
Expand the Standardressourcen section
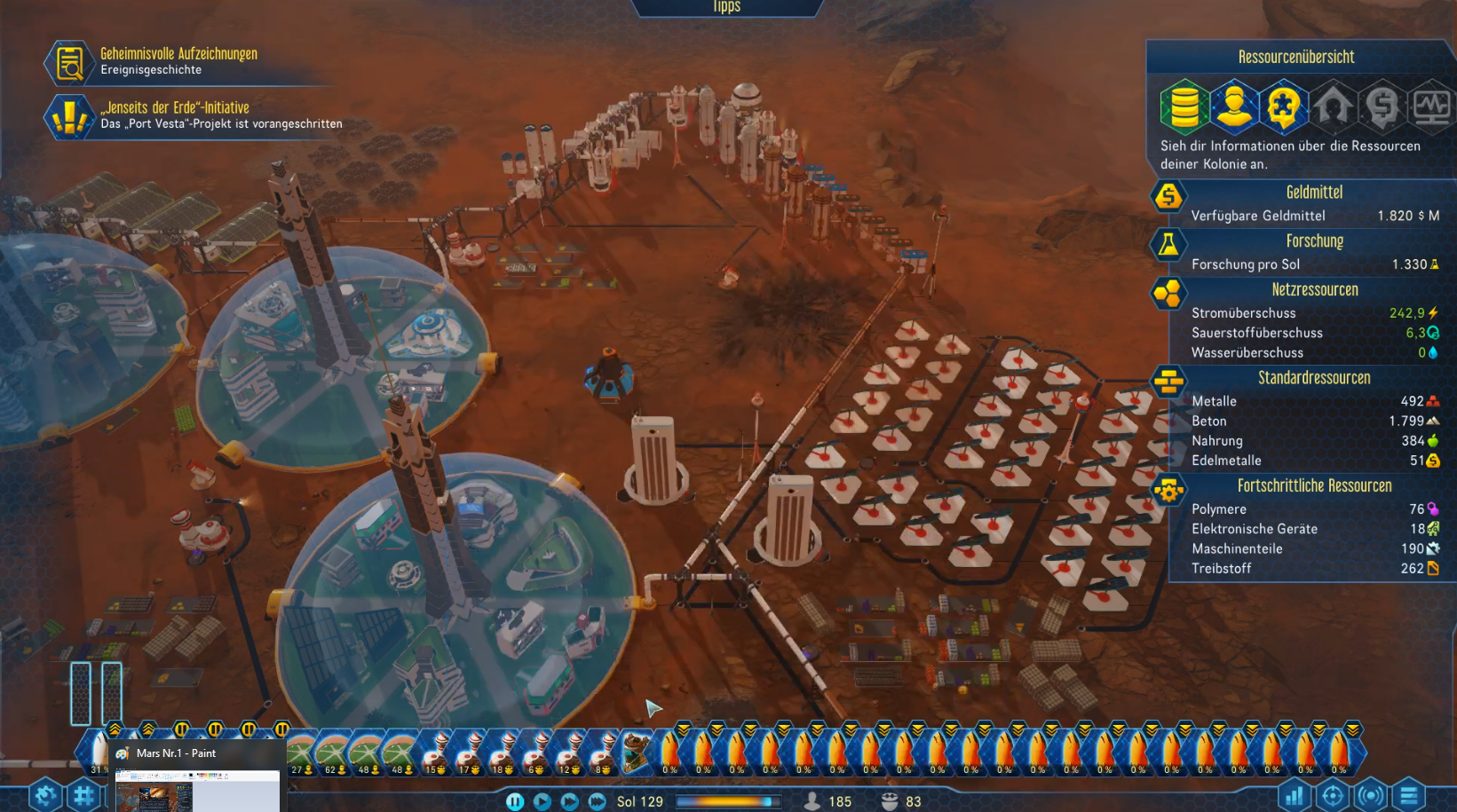[x=1314, y=377]
